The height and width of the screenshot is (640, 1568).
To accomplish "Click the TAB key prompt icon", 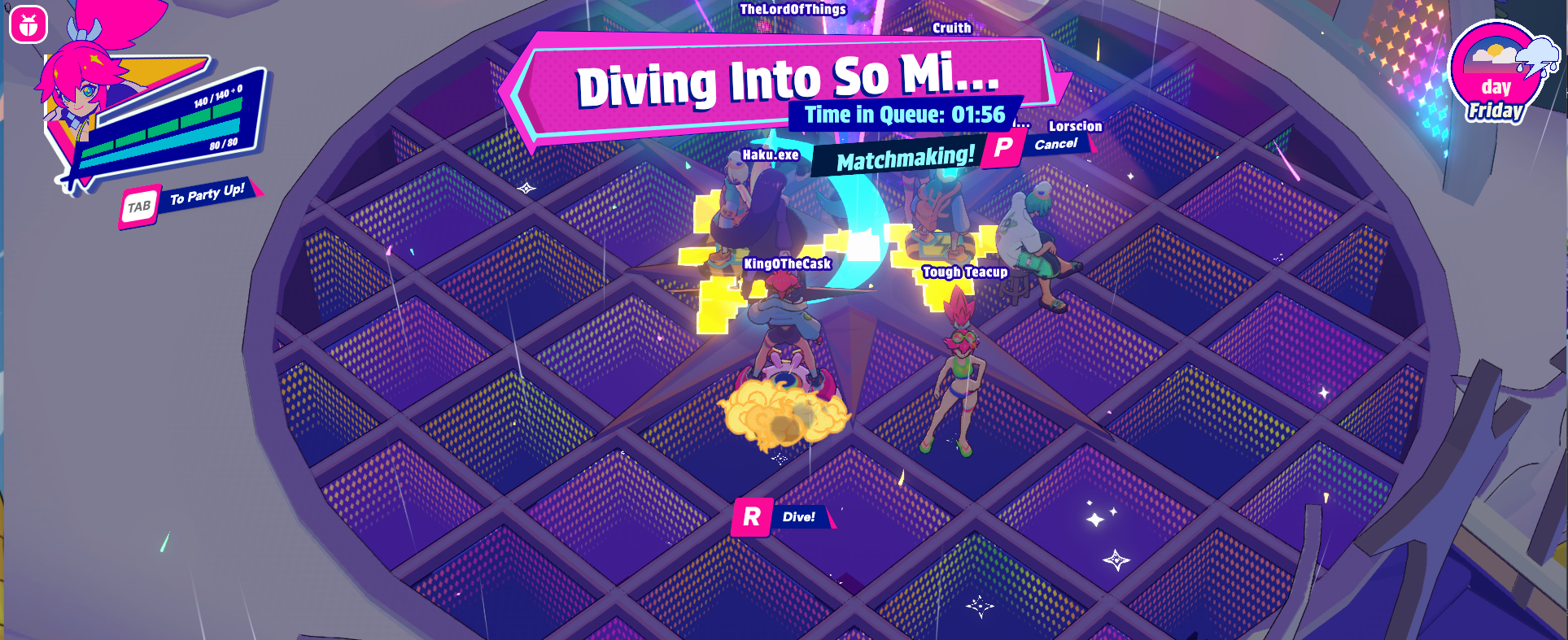I will [x=140, y=207].
